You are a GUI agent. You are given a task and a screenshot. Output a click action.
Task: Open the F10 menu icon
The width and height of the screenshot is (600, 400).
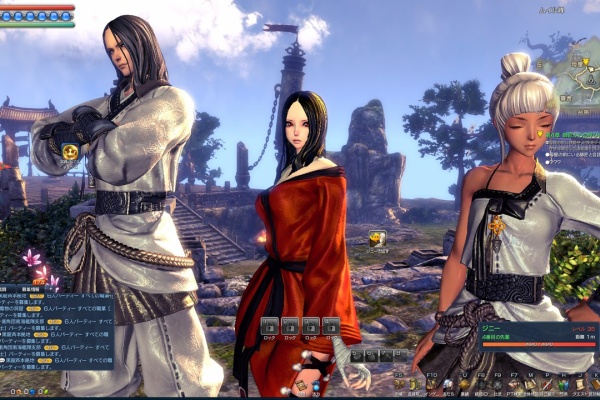pos(431,385)
